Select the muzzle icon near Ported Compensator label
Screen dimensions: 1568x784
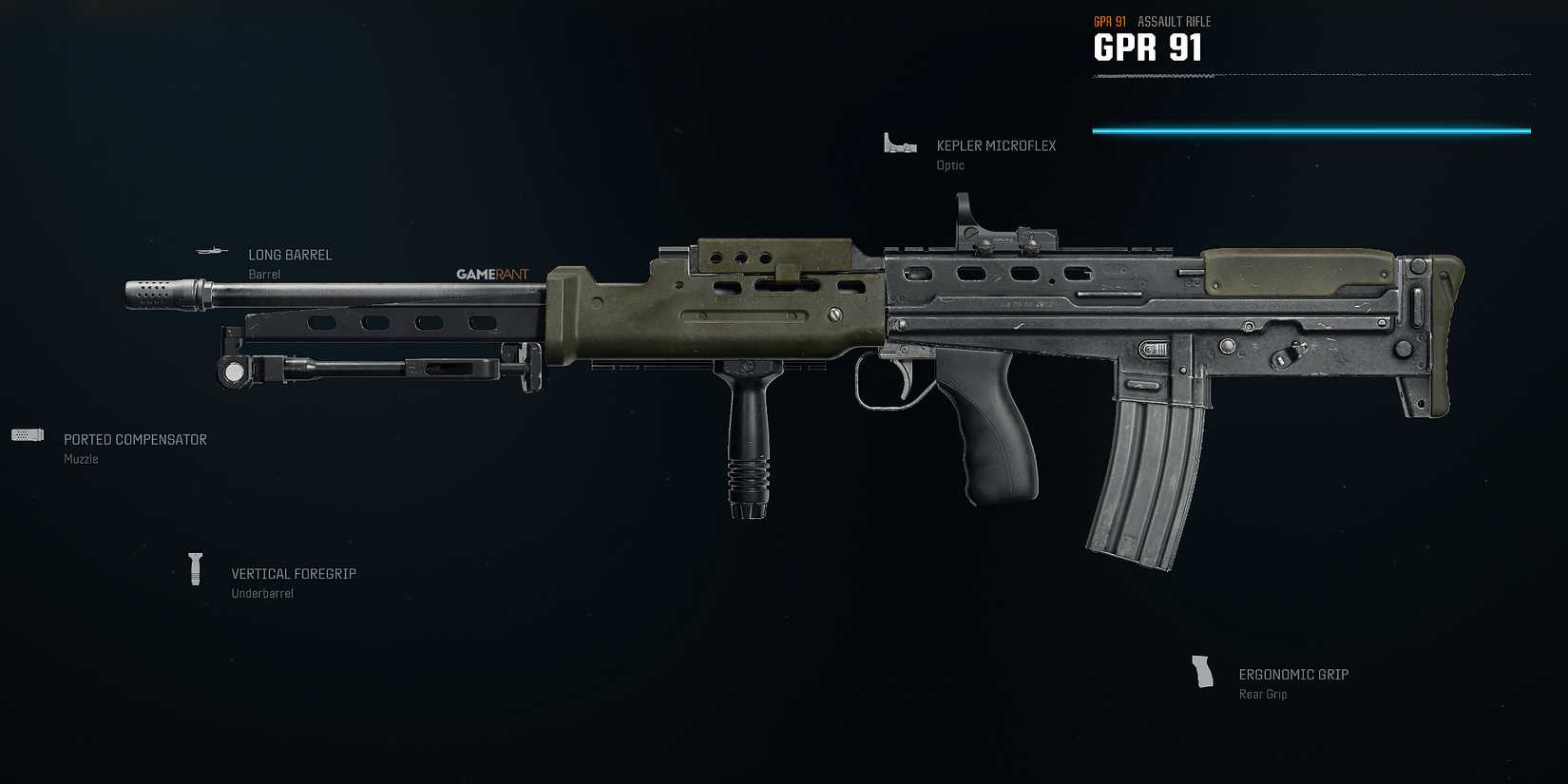(28, 434)
